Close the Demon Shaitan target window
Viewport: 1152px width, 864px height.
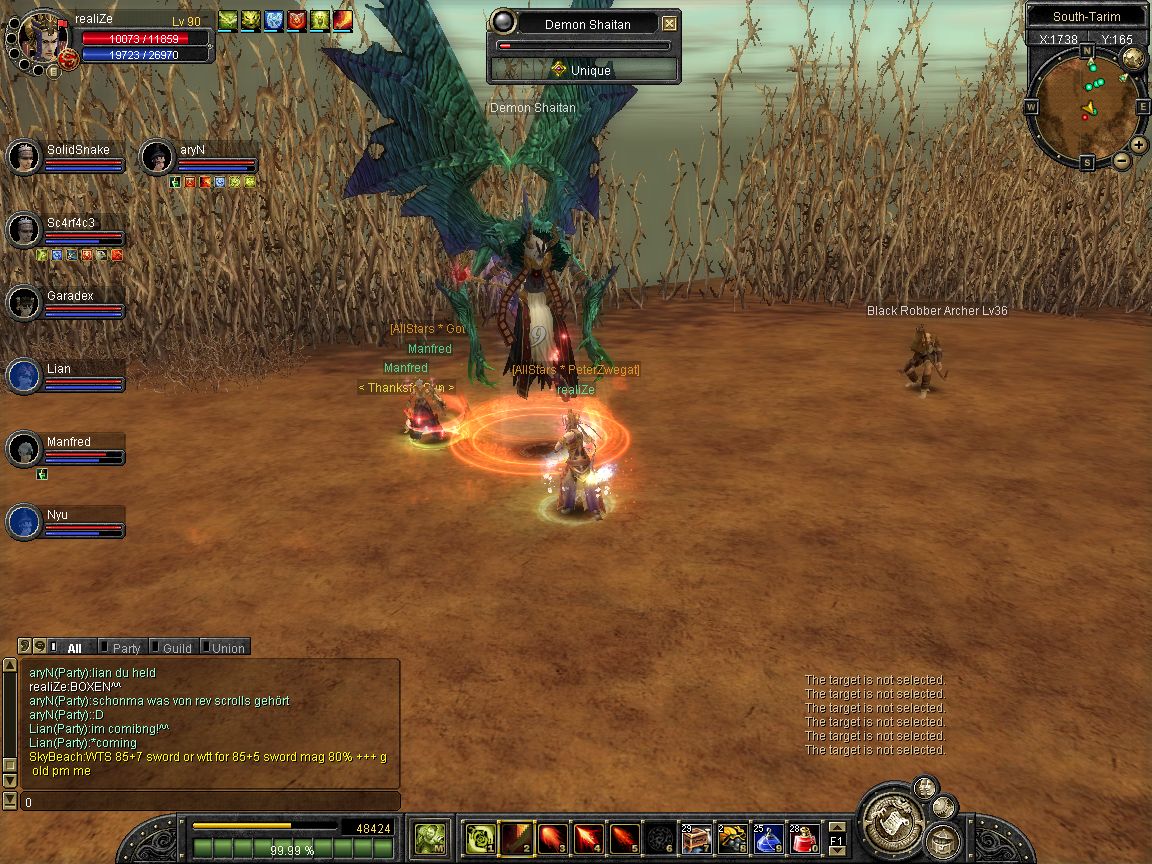click(x=670, y=24)
